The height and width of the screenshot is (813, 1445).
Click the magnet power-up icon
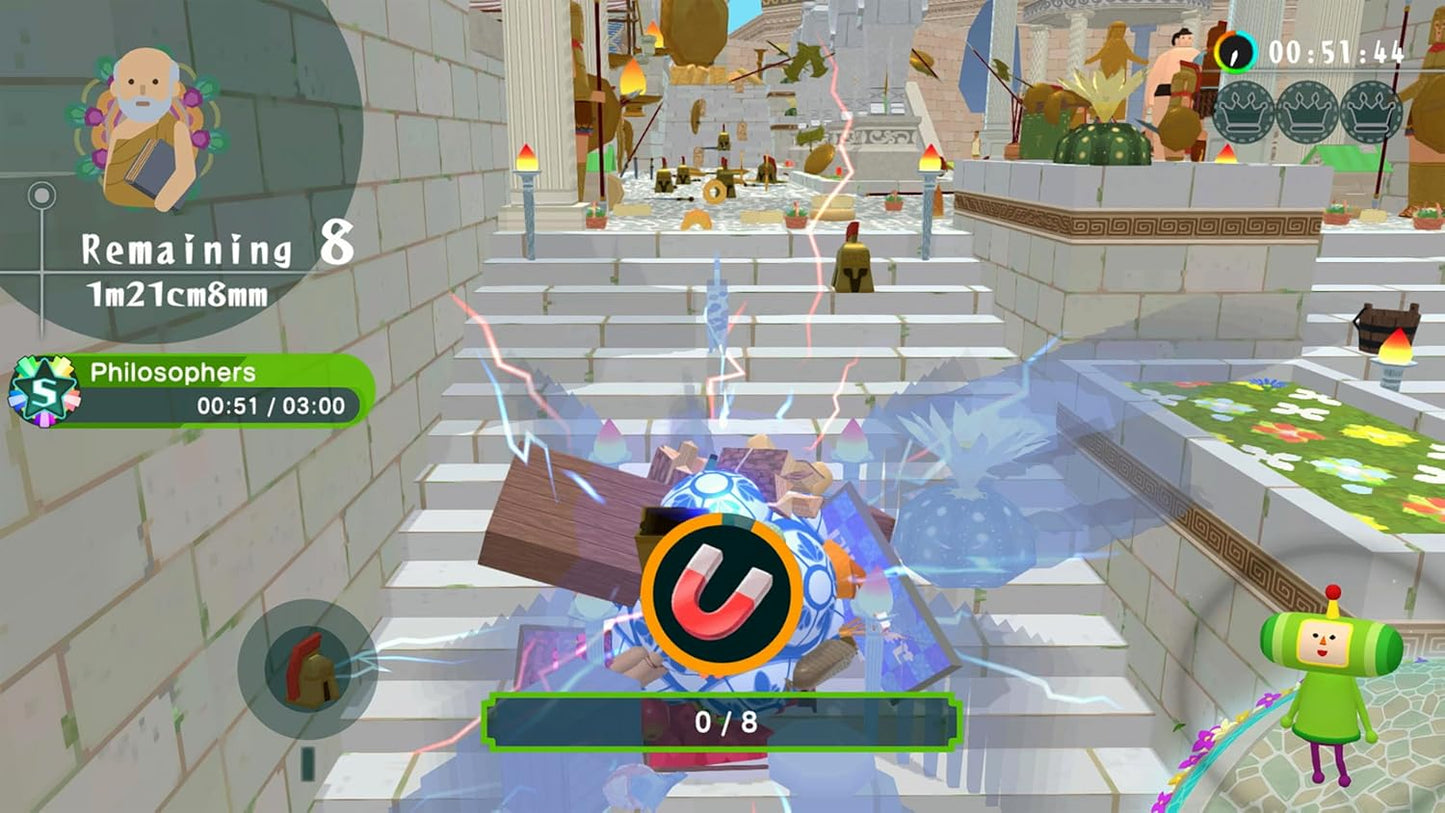point(722,589)
